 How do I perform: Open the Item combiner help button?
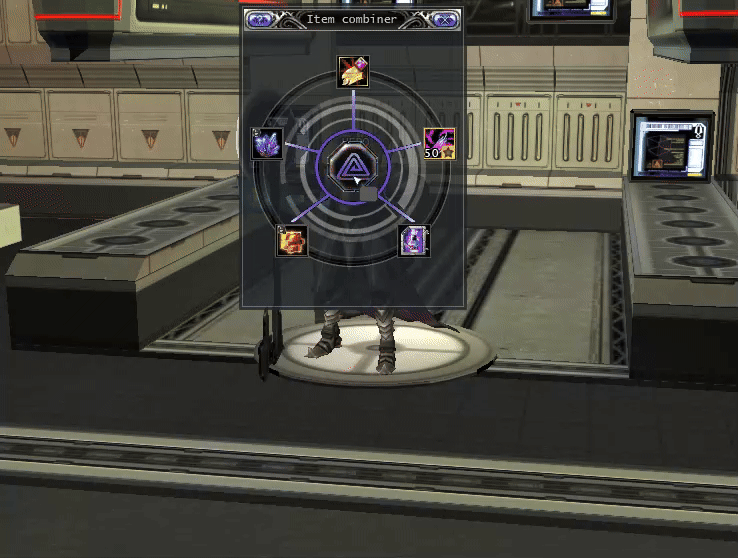pyautogui.click(x=259, y=18)
